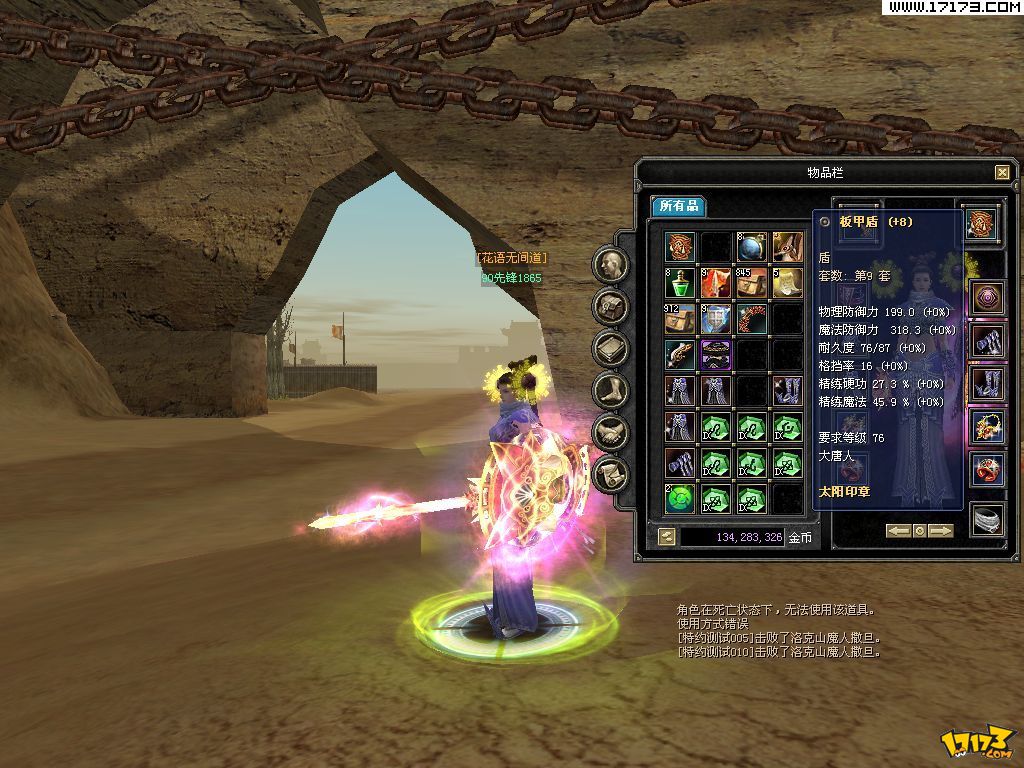Select the stack of 845 chest items

[x=751, y=283]
